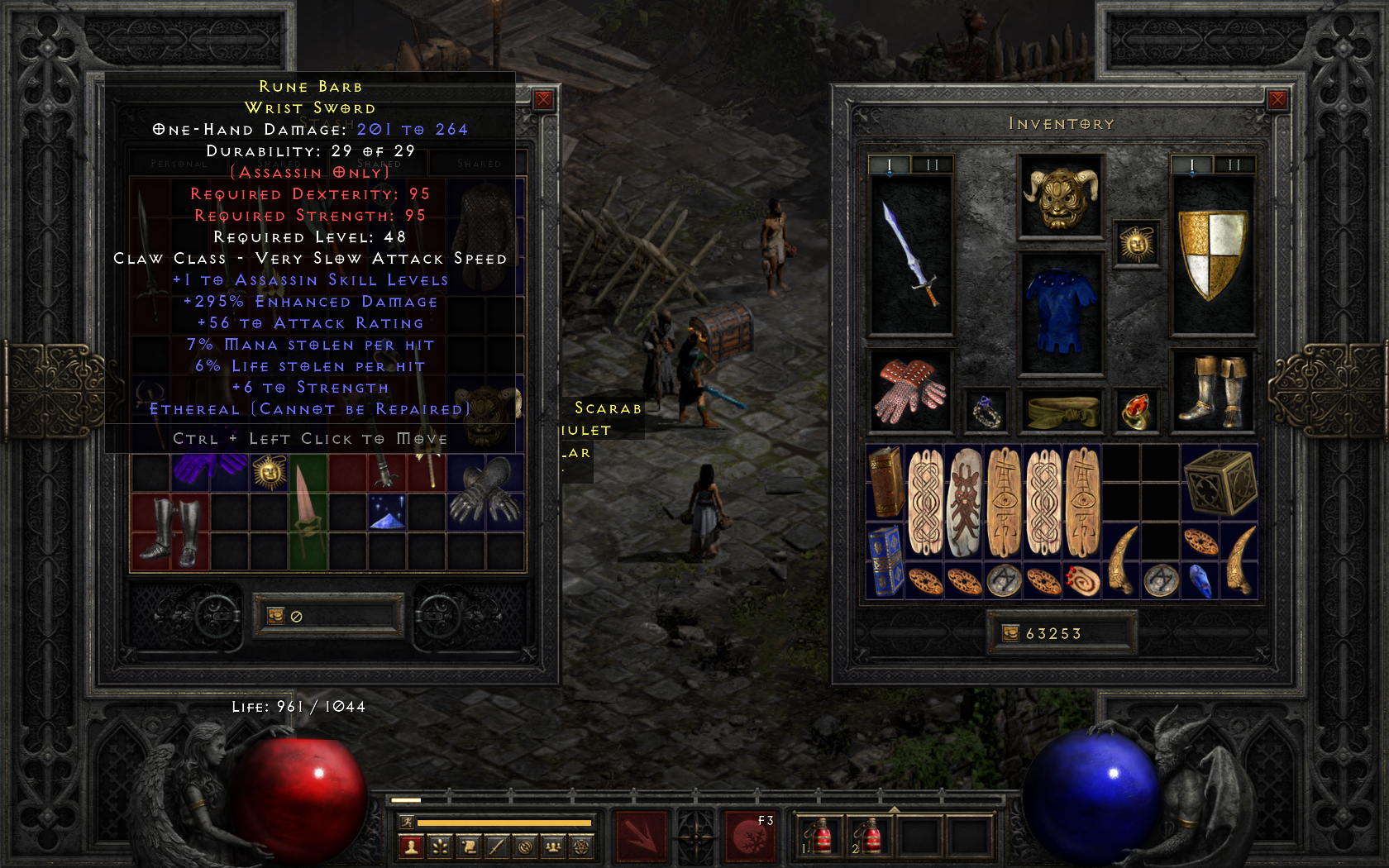Change the left skill with arrow icon

click(x=641, y=837)
